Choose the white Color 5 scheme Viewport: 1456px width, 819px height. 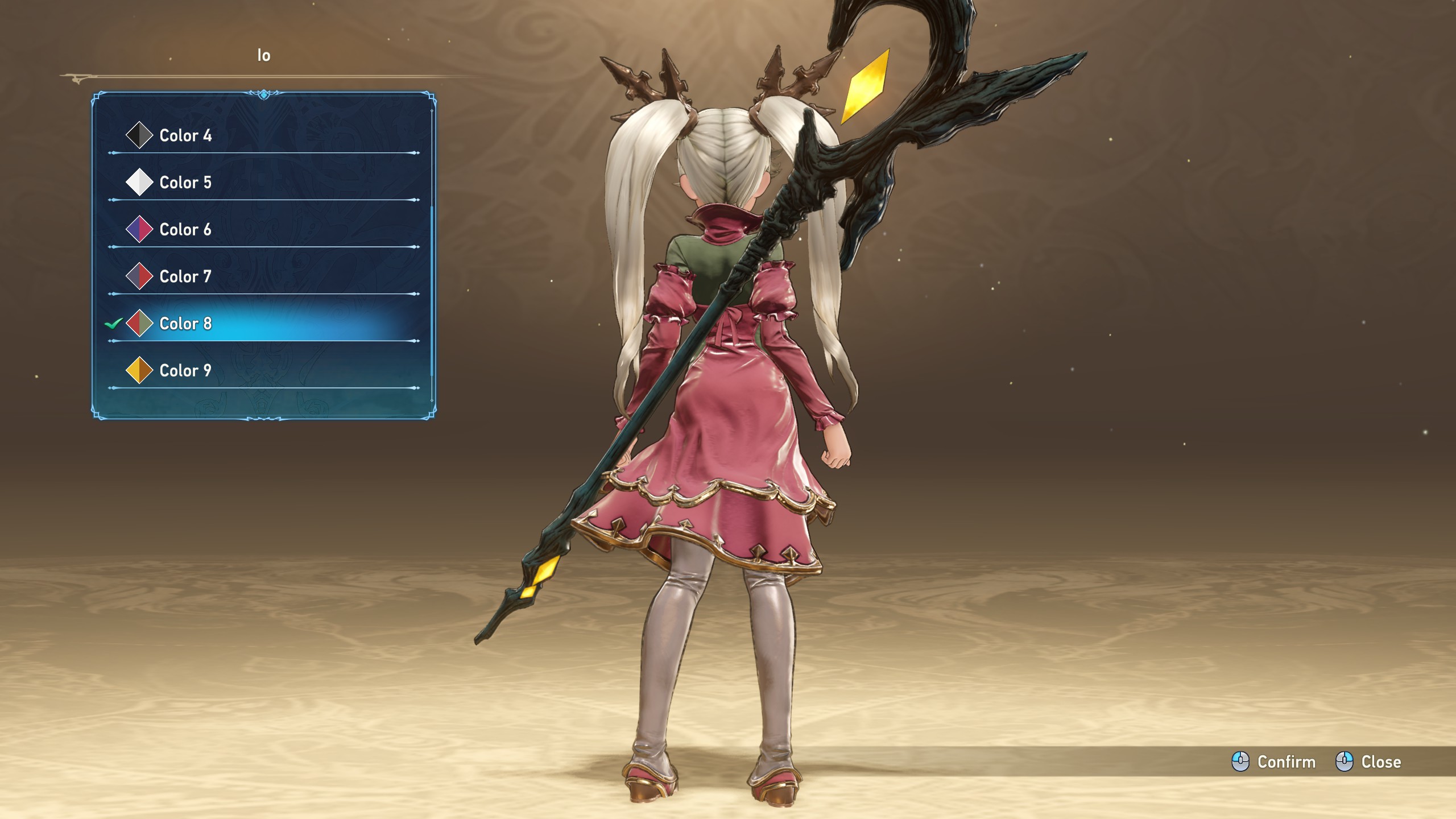coord(185,183)
